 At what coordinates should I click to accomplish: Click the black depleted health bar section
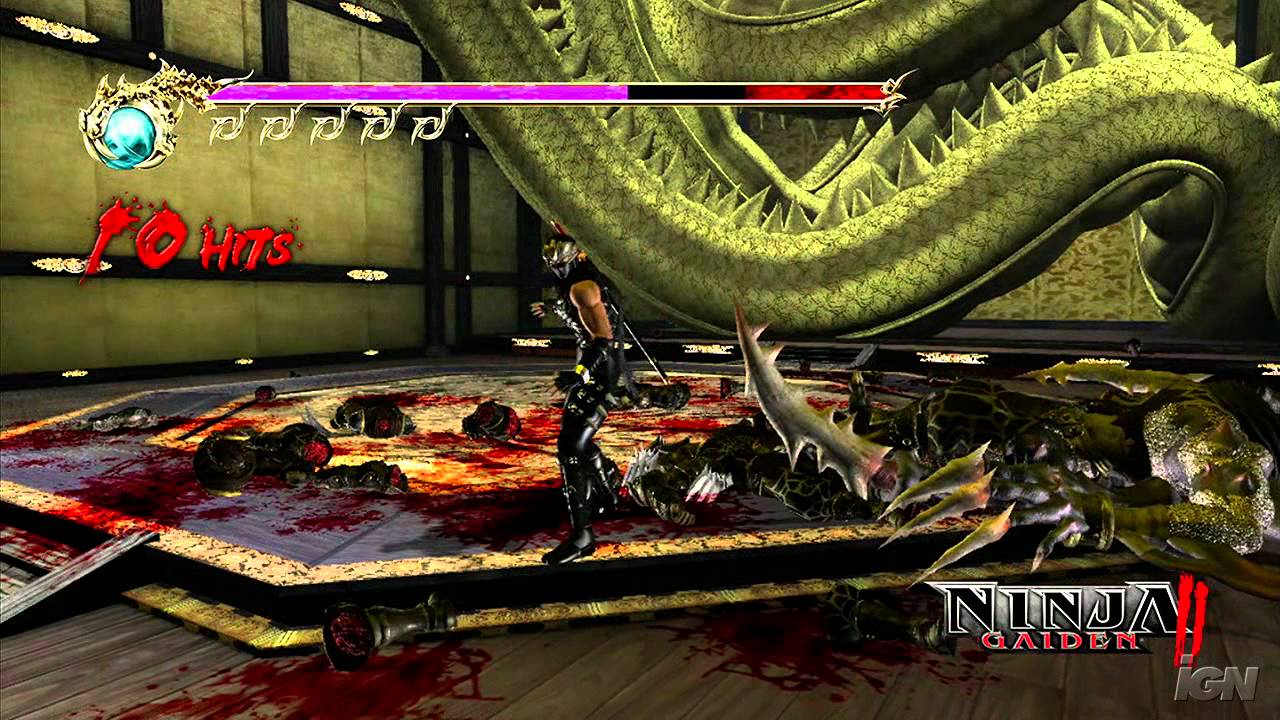685,91
